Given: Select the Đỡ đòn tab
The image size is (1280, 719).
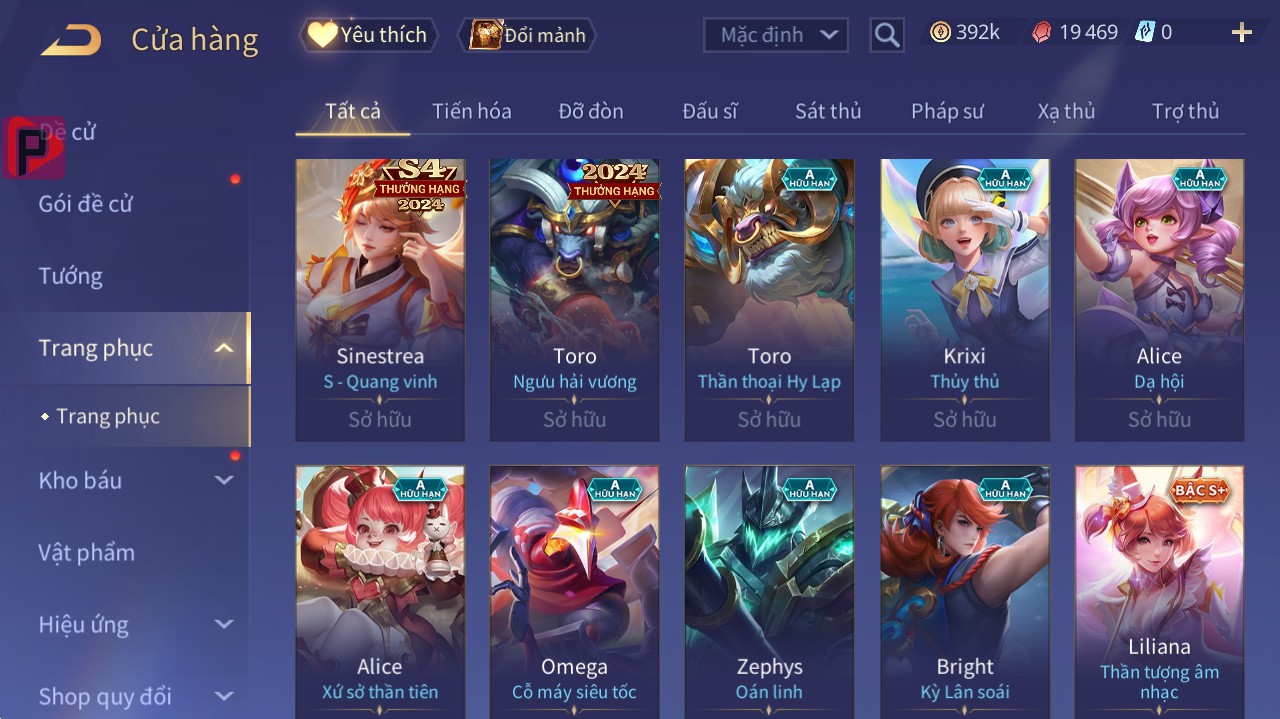Looking at the screenshot, I should click(x=590, y=111).
